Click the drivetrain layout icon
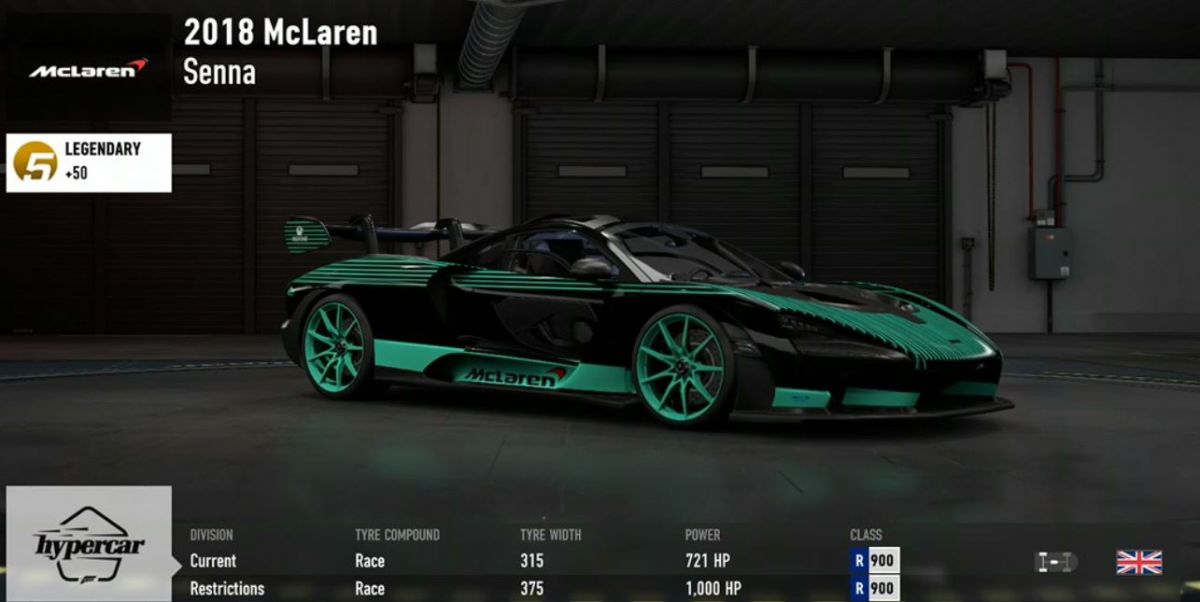This screenshot has height=602, width=1200. pos(1055,562)
